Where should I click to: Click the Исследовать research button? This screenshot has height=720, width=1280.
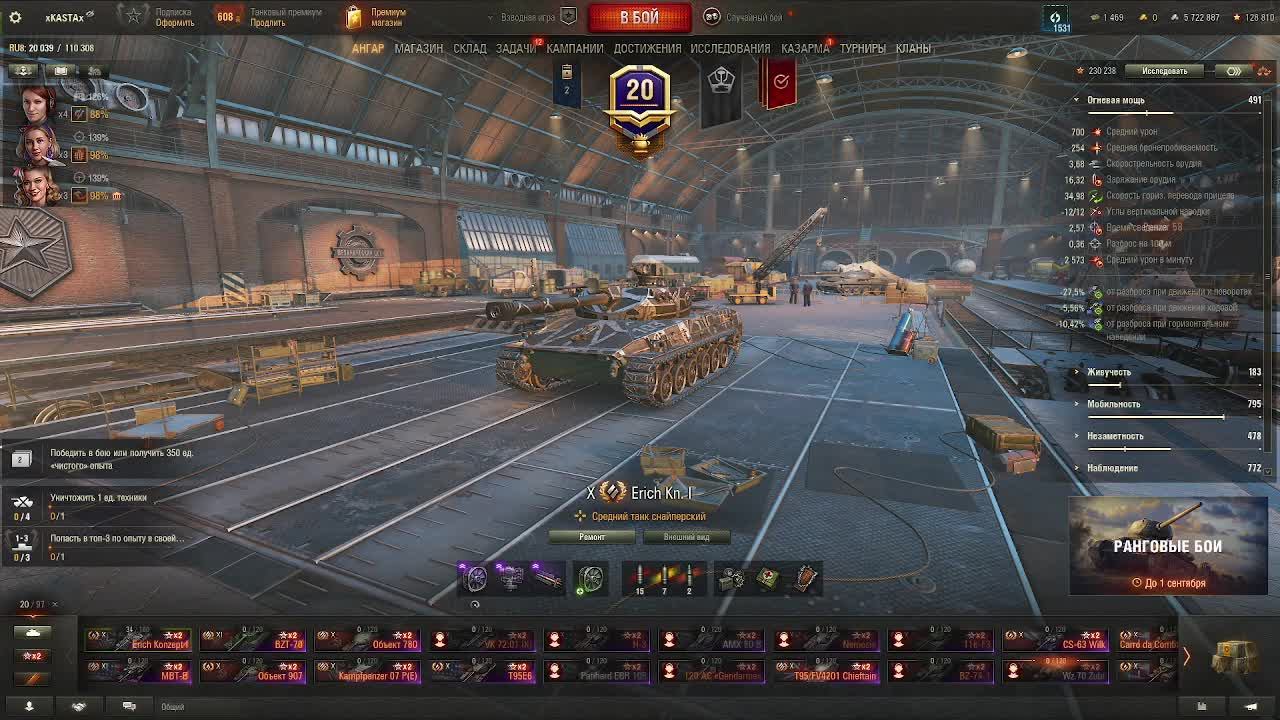tap(1165, 71)
